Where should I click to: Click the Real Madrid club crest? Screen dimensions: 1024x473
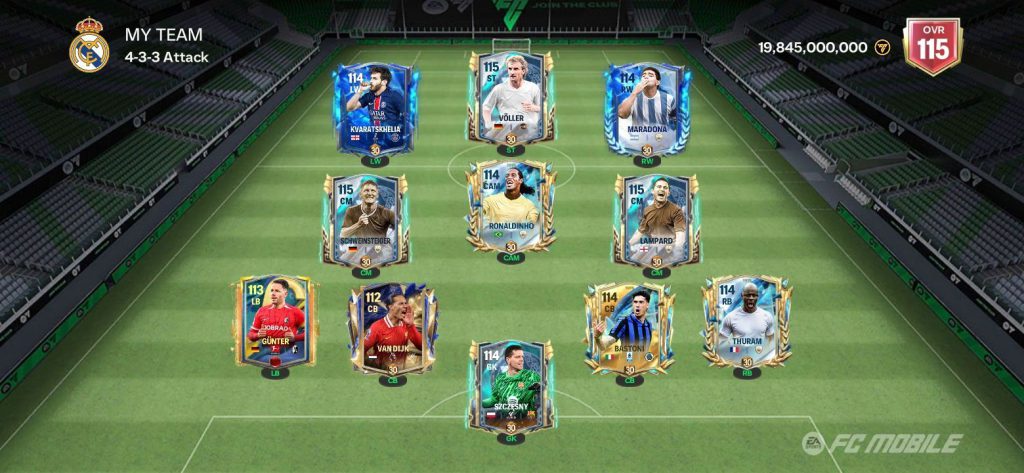coord(89,46)
